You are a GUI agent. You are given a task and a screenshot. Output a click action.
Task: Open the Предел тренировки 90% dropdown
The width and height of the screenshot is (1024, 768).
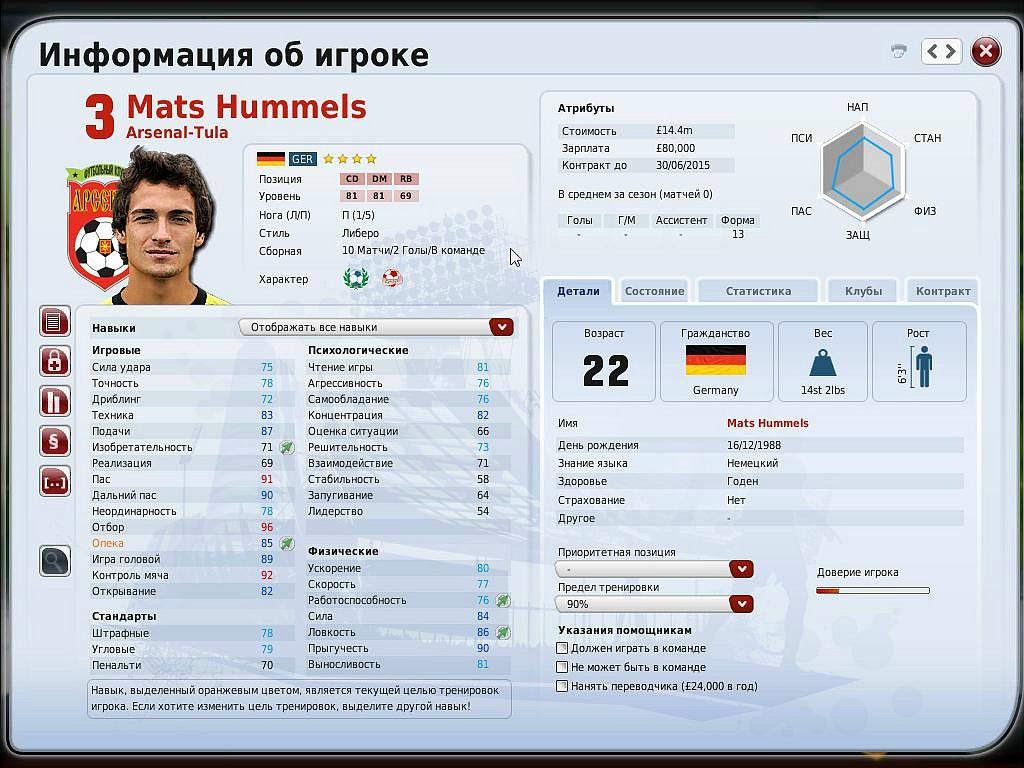[741, 604]
